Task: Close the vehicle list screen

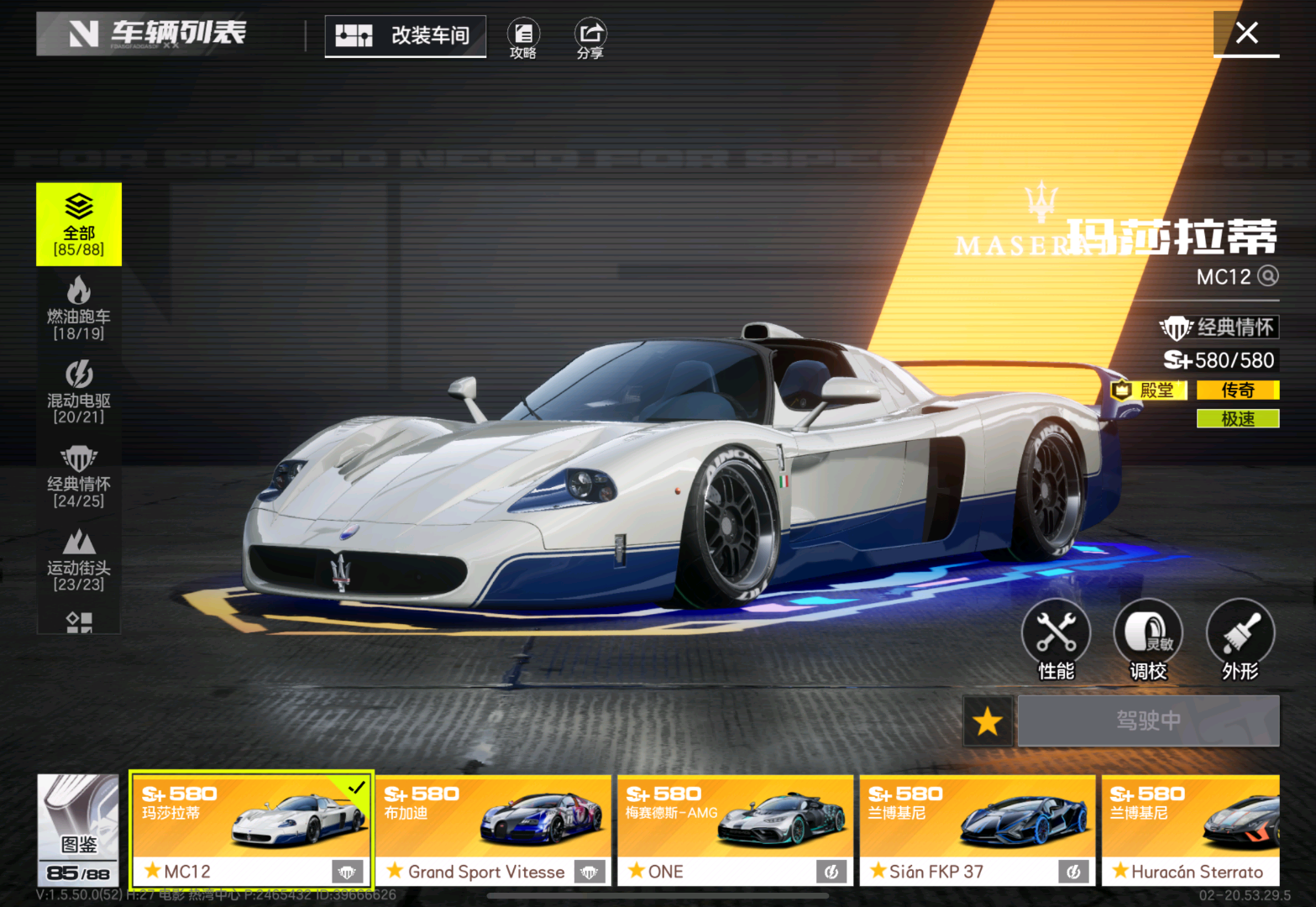Action: (1246, 34)
